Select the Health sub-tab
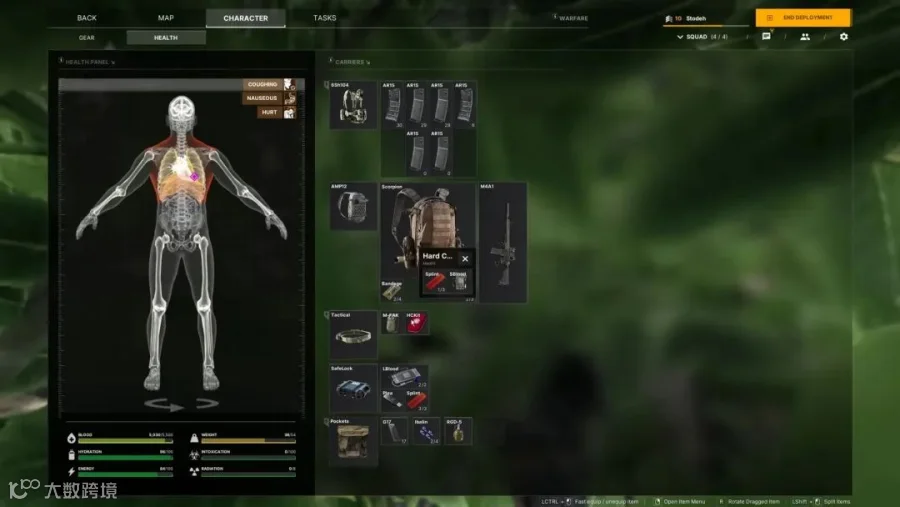 166,38
